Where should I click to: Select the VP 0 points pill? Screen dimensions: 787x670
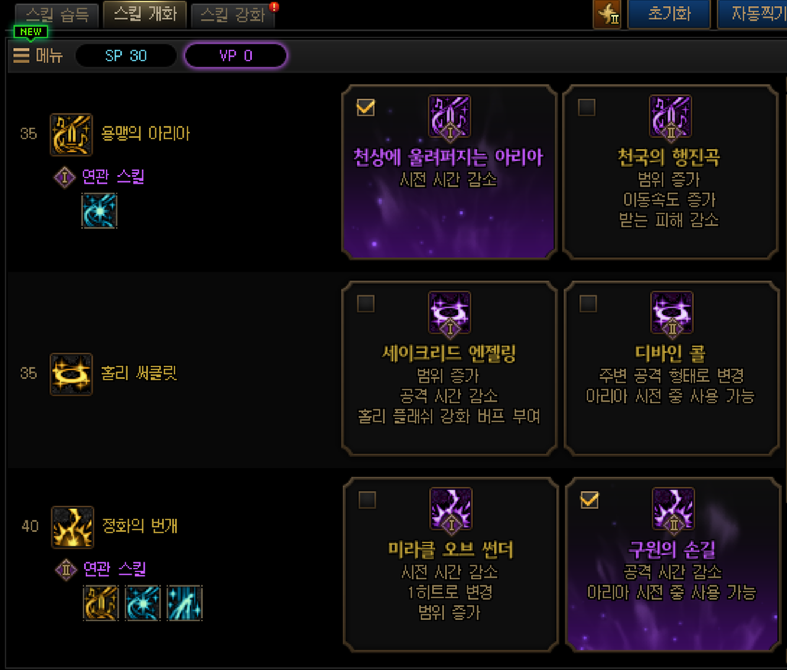point(236,56)
